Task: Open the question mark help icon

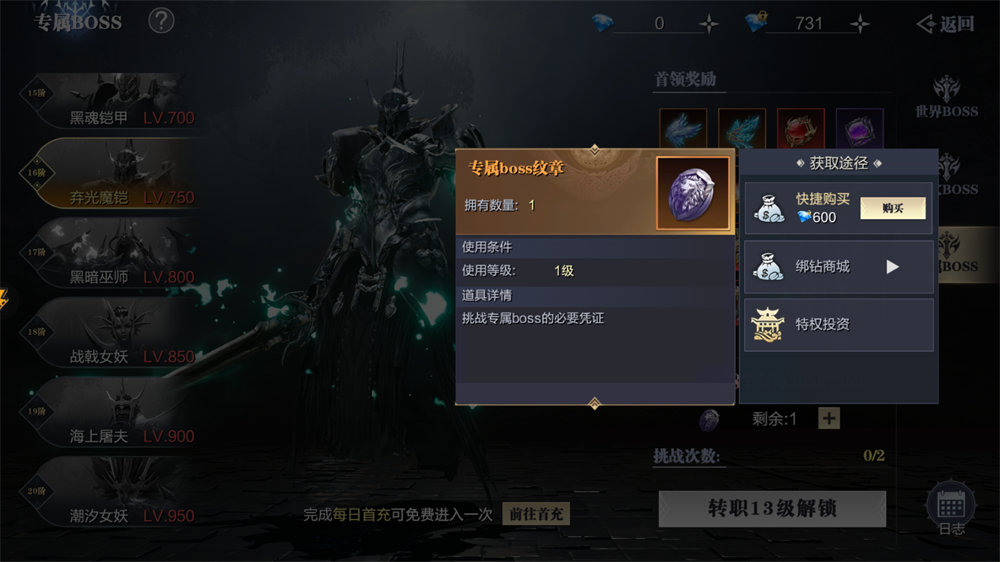Action: point(161,21)
